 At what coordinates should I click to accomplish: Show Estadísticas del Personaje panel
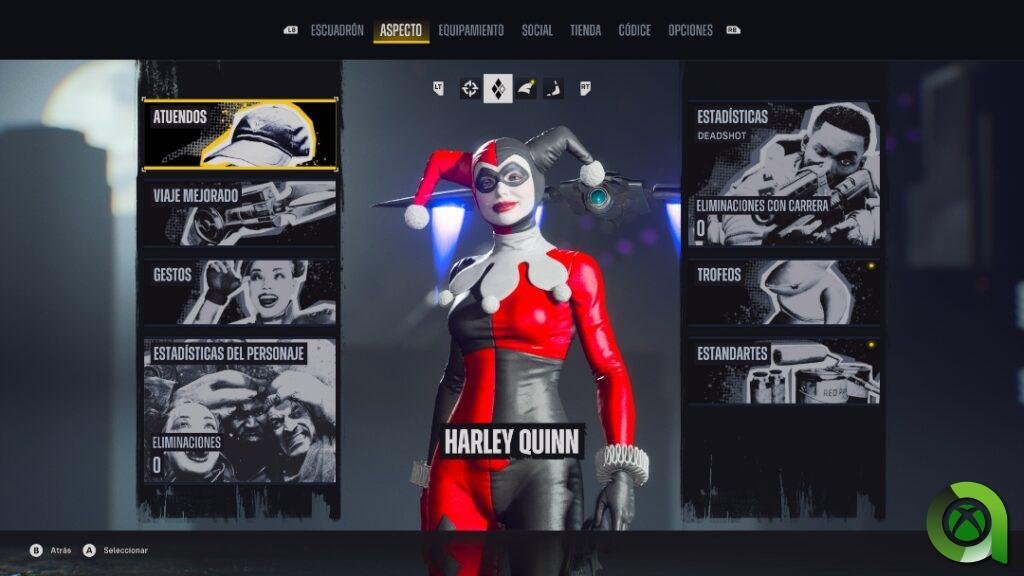[240, 410]
